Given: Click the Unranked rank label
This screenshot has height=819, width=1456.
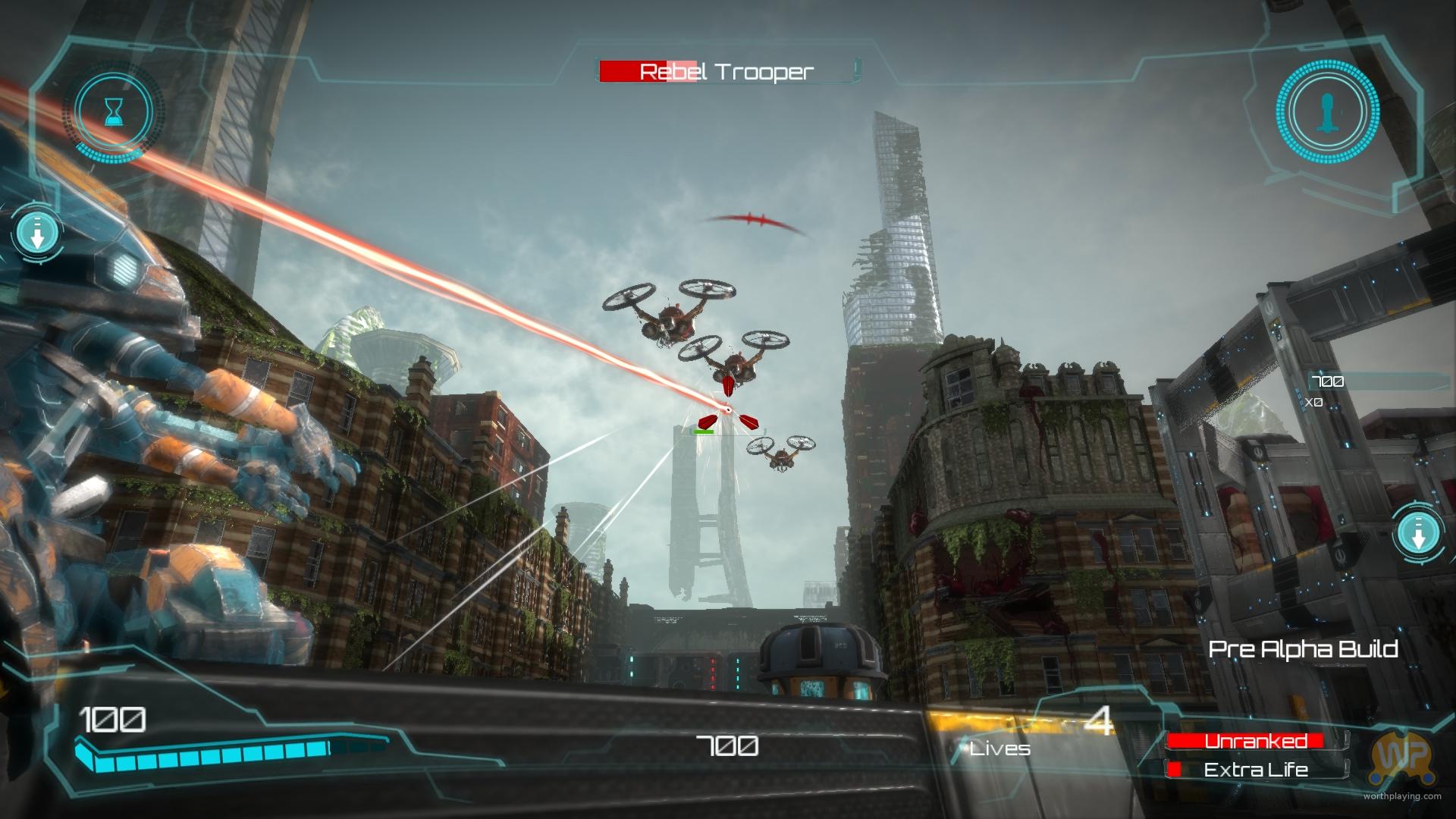Looking at the screenshot, I should 1255,741.
